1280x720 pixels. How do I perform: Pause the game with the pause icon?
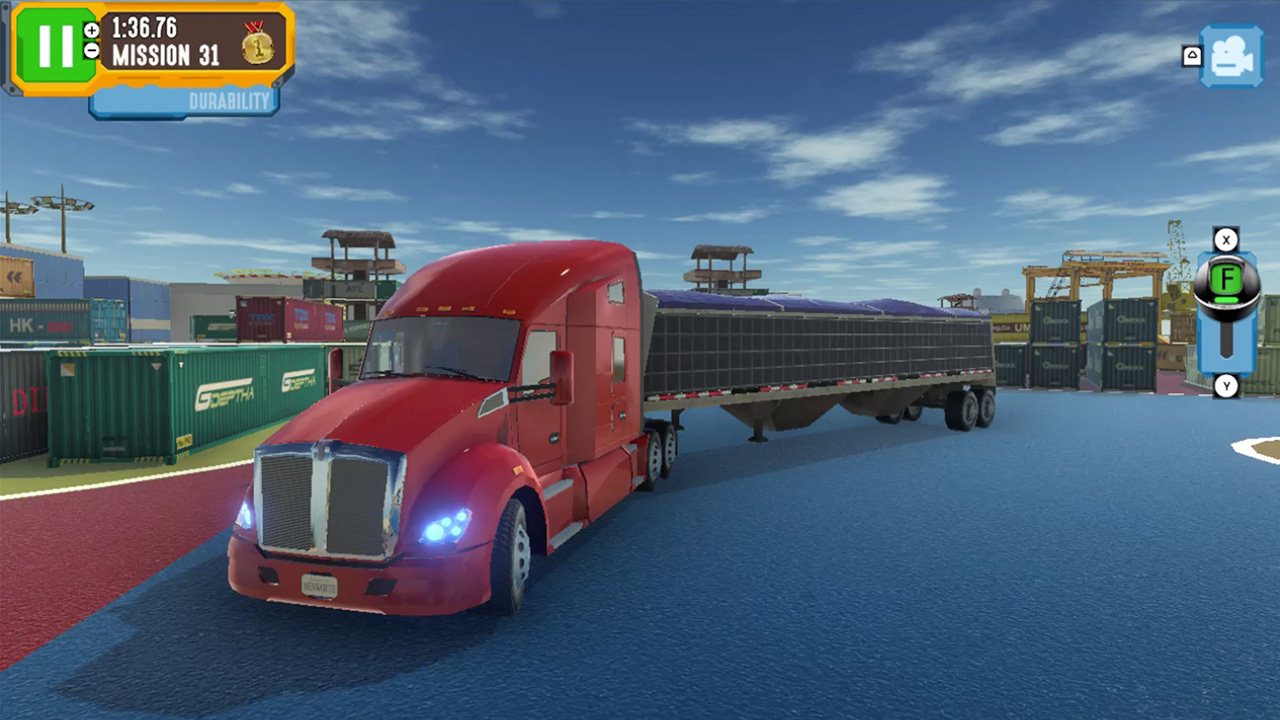(55, 44)
